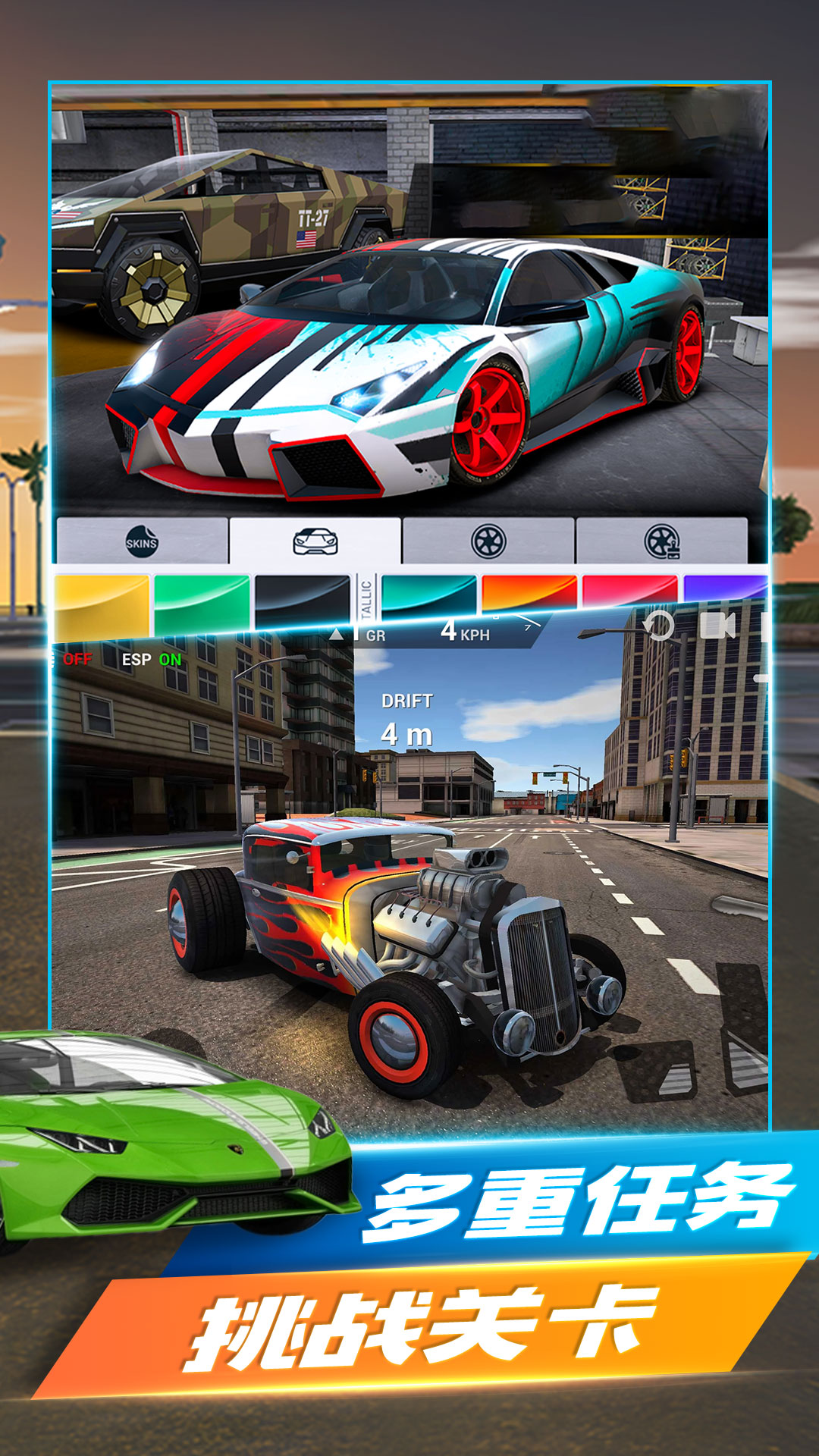Open the Skins tab
Image resolution: width=819 pixels, height=1456 pixels.
point(142,541)
